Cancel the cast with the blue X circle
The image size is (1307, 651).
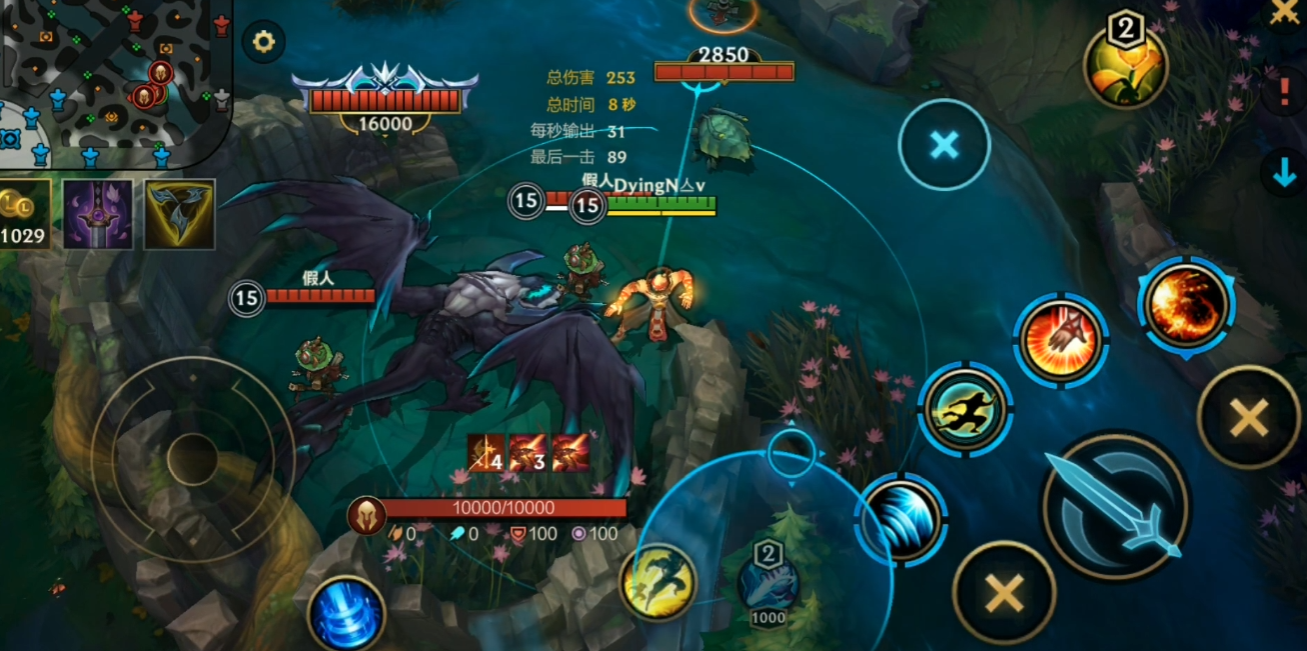click(943, 146)
